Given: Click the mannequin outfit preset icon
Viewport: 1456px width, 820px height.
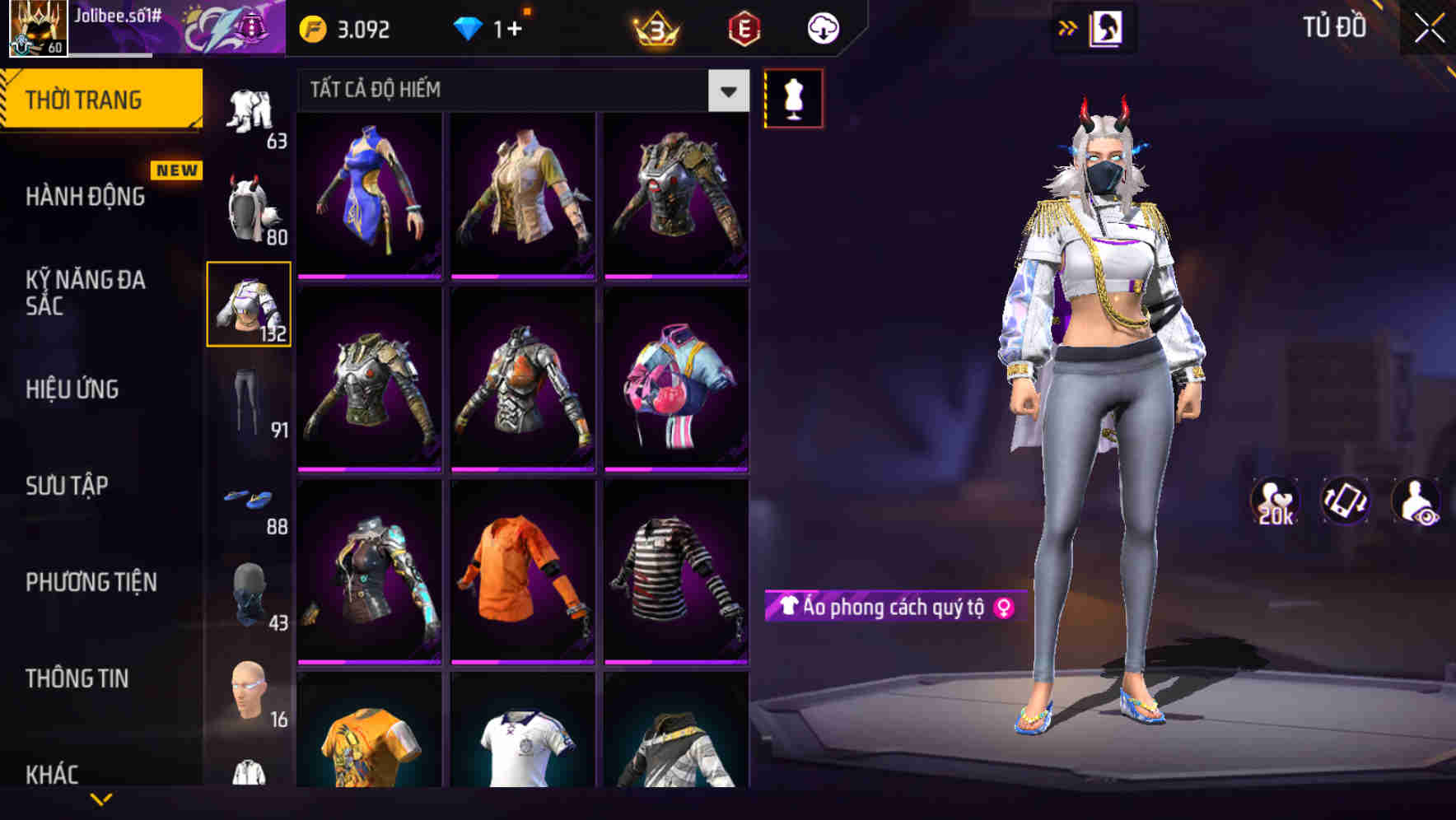Looking at the screenshot, I should pyautogui.click(x=793, y=97).
